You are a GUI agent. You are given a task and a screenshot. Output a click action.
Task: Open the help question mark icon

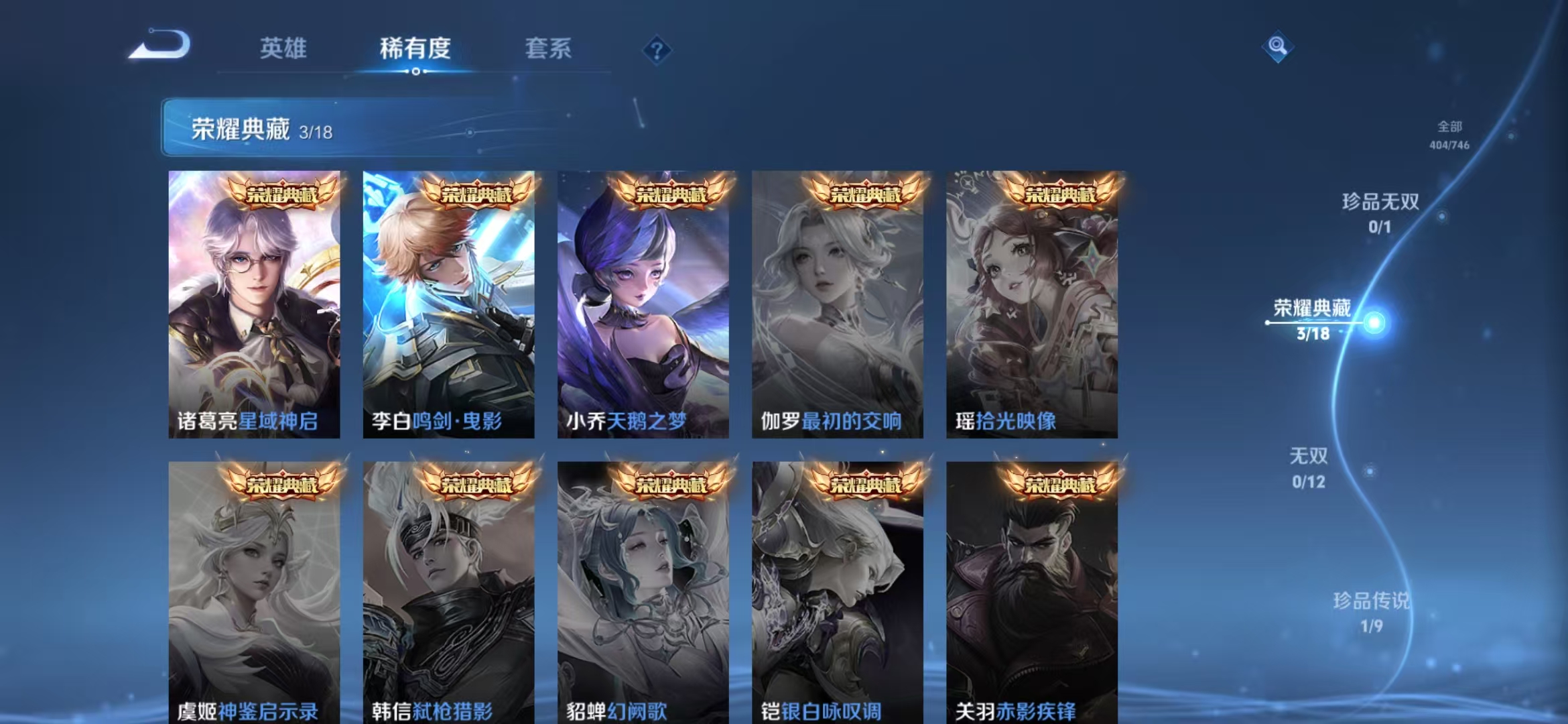tap(659, 50)
